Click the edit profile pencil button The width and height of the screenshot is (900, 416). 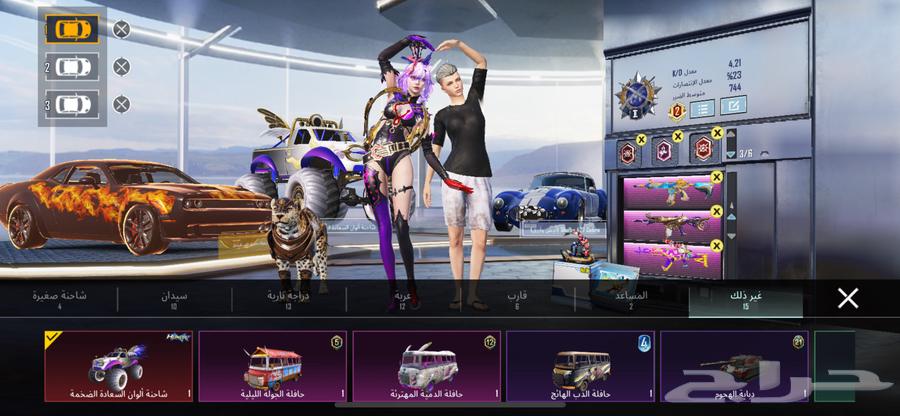tap(733, 106)
